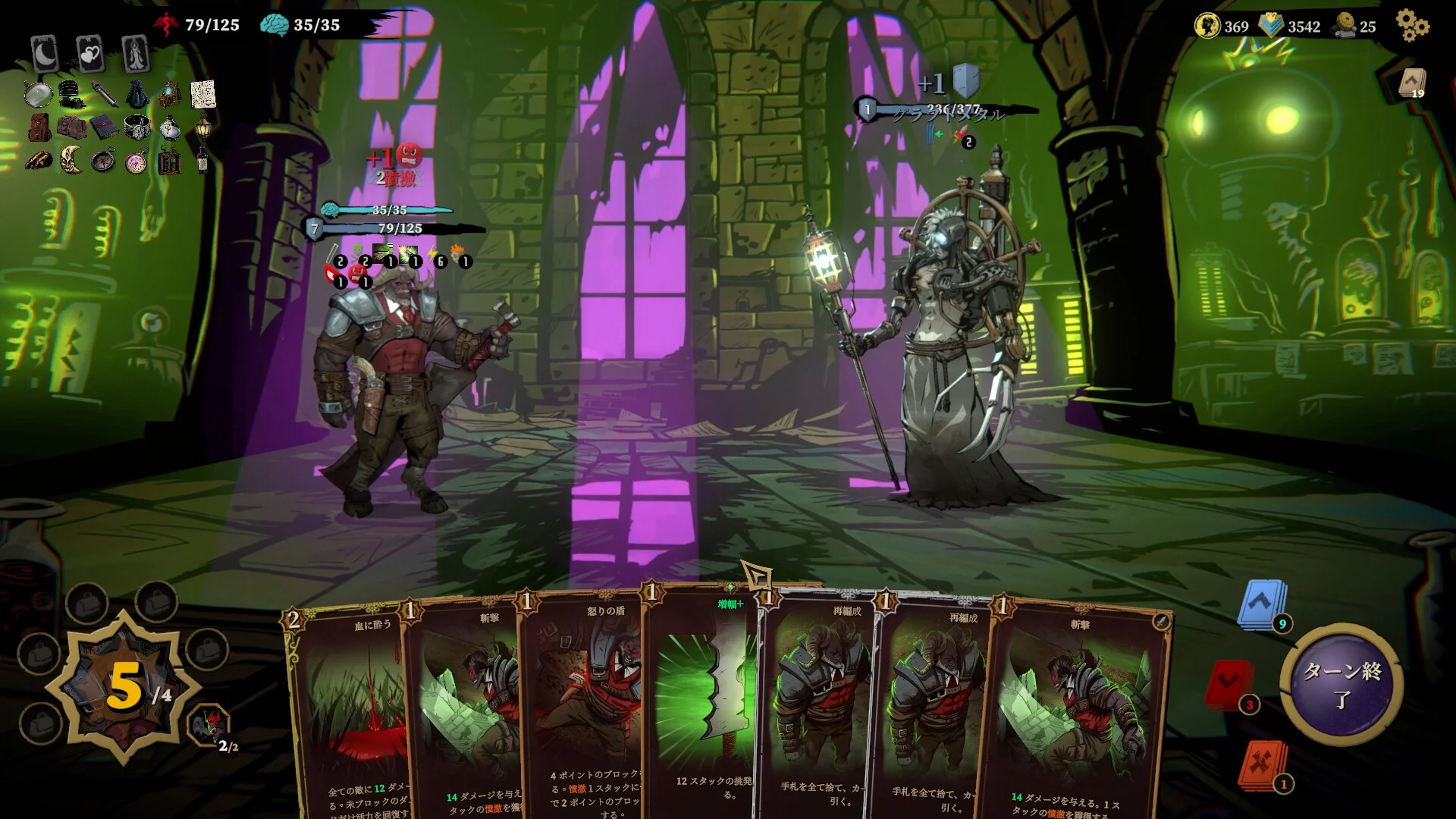
Task: Inspect the white potion flask relic
Action: pyautogui.click(x=170, y=127)
